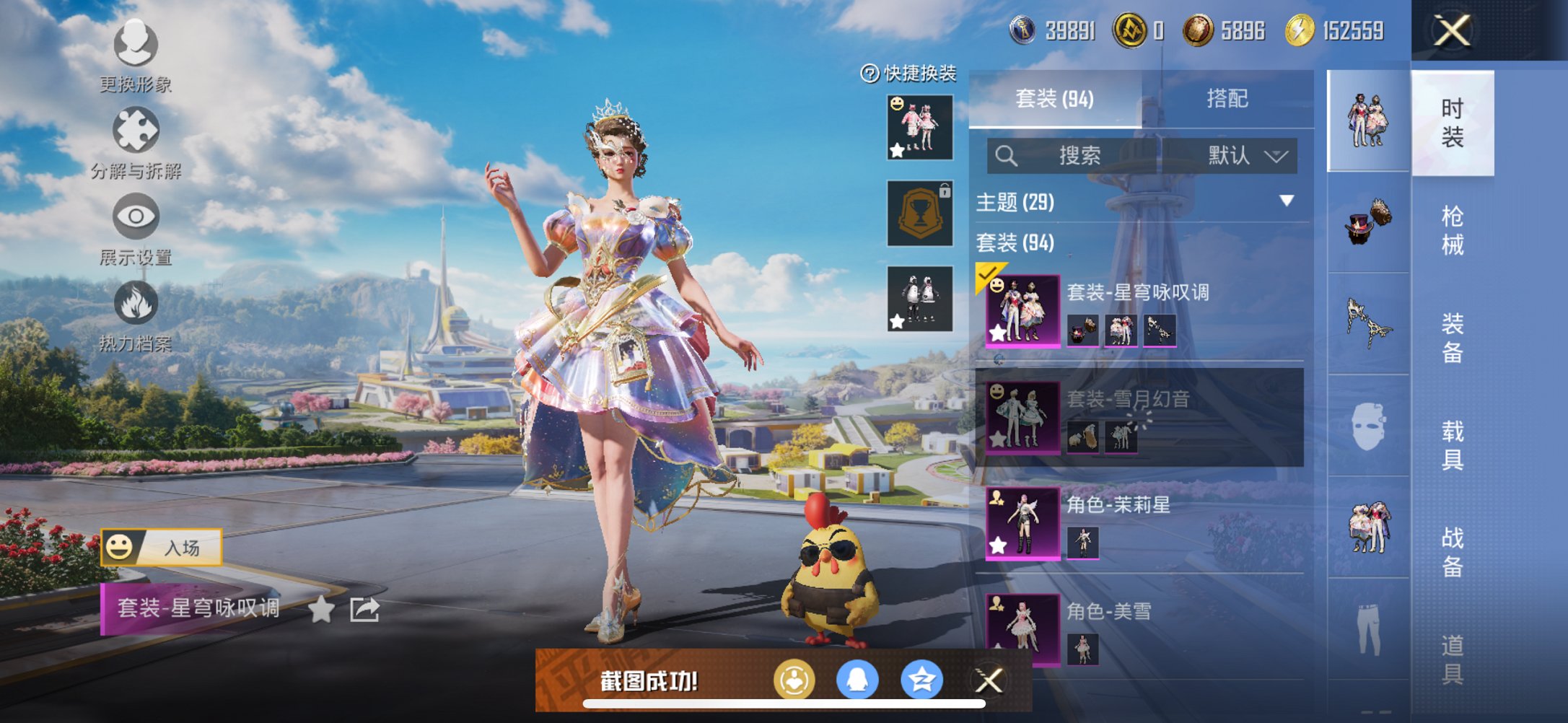
Task: Expand the 主题 (29) section
Action: (1286, 201)
